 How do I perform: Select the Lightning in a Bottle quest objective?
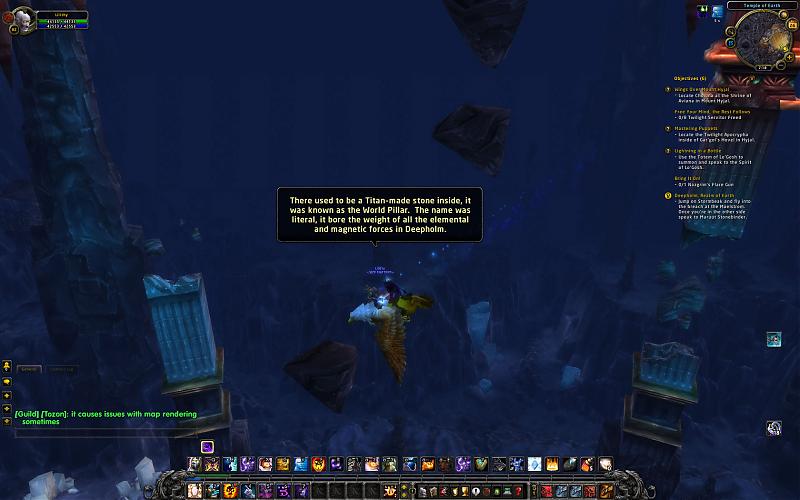pos(705,150)
